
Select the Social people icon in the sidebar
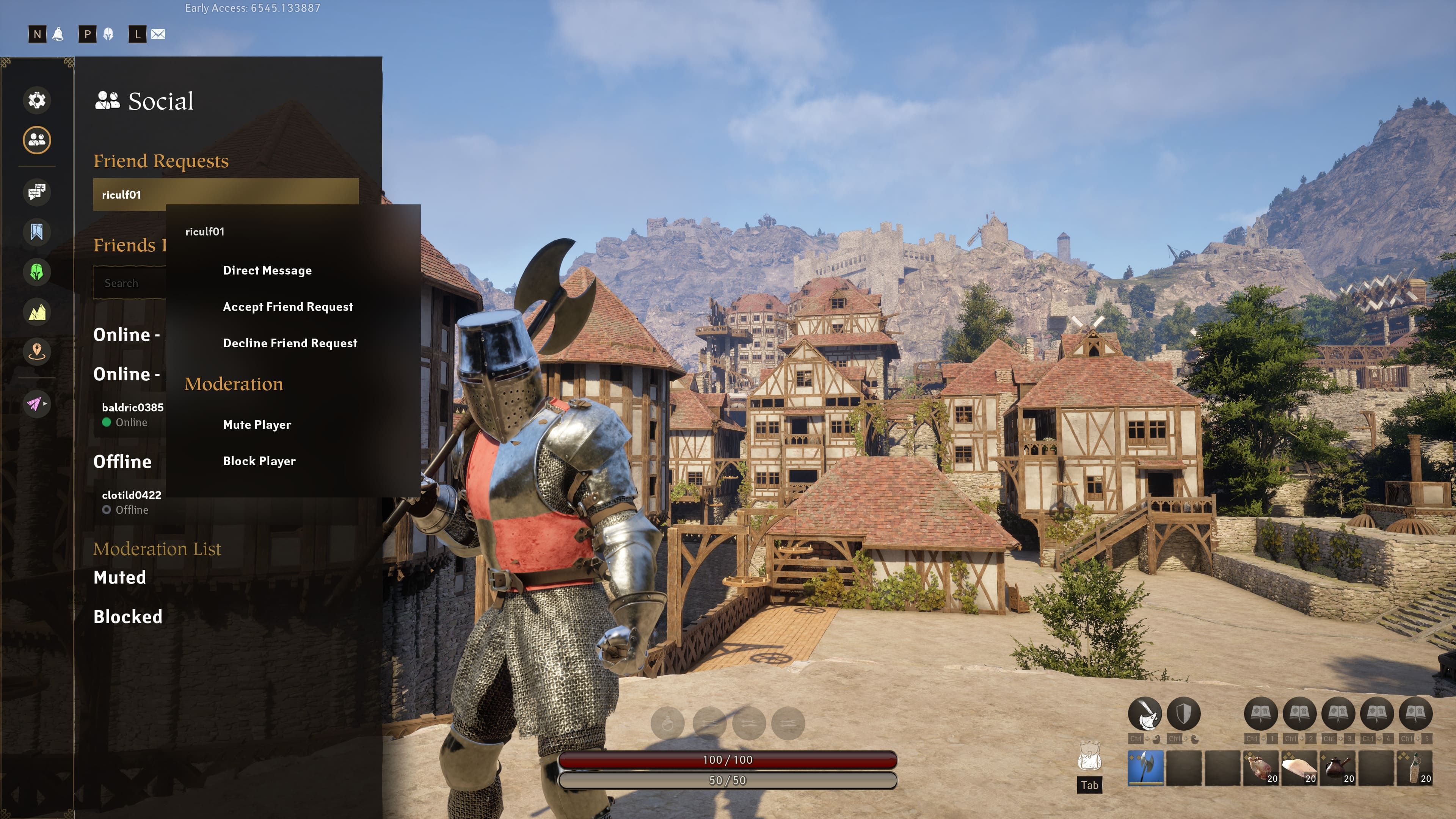(x=37, y=140)
